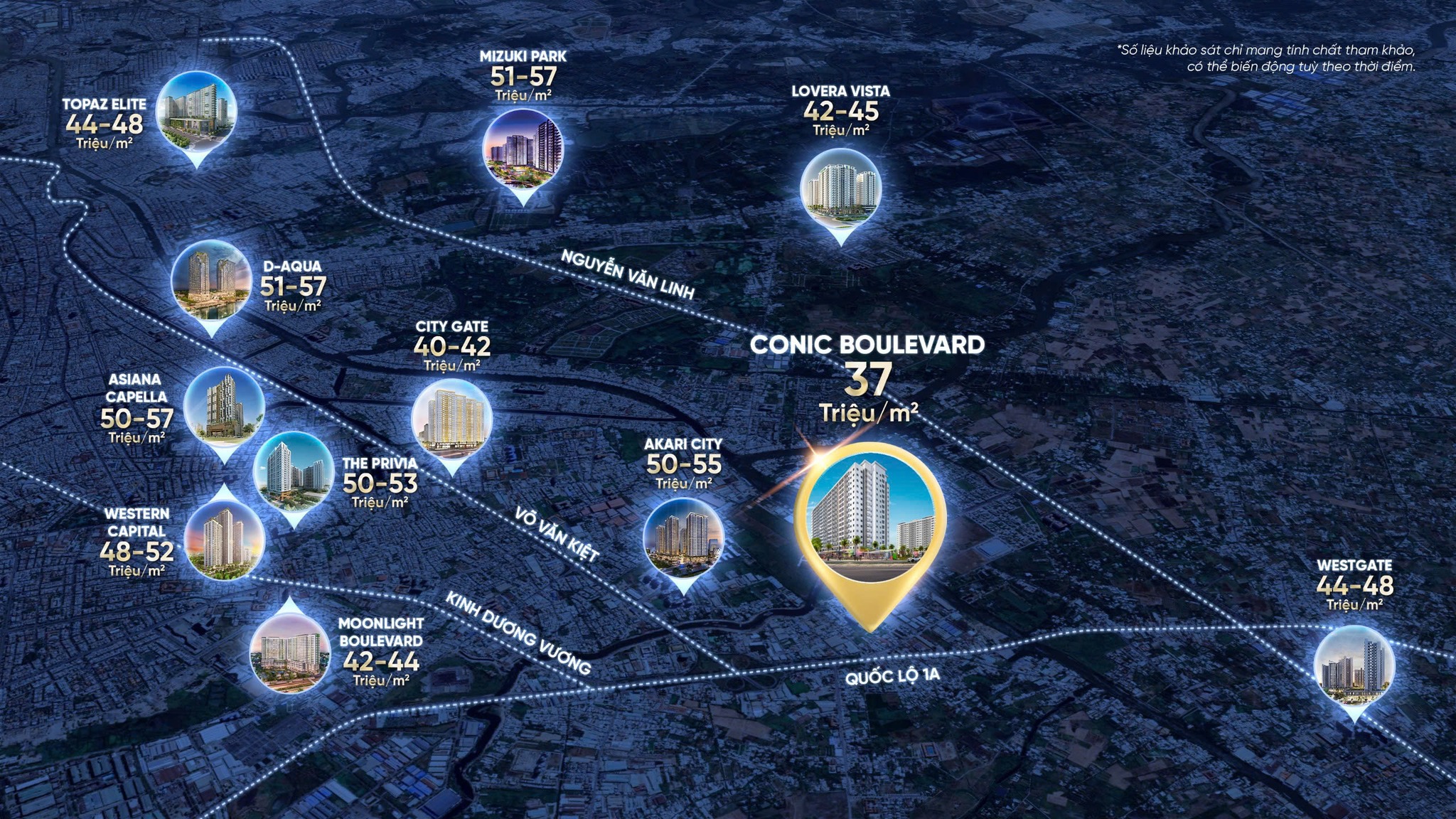Viewport: 1456px width, 819px height.
Task: Open the City Gate map marker
Action: 452,418
